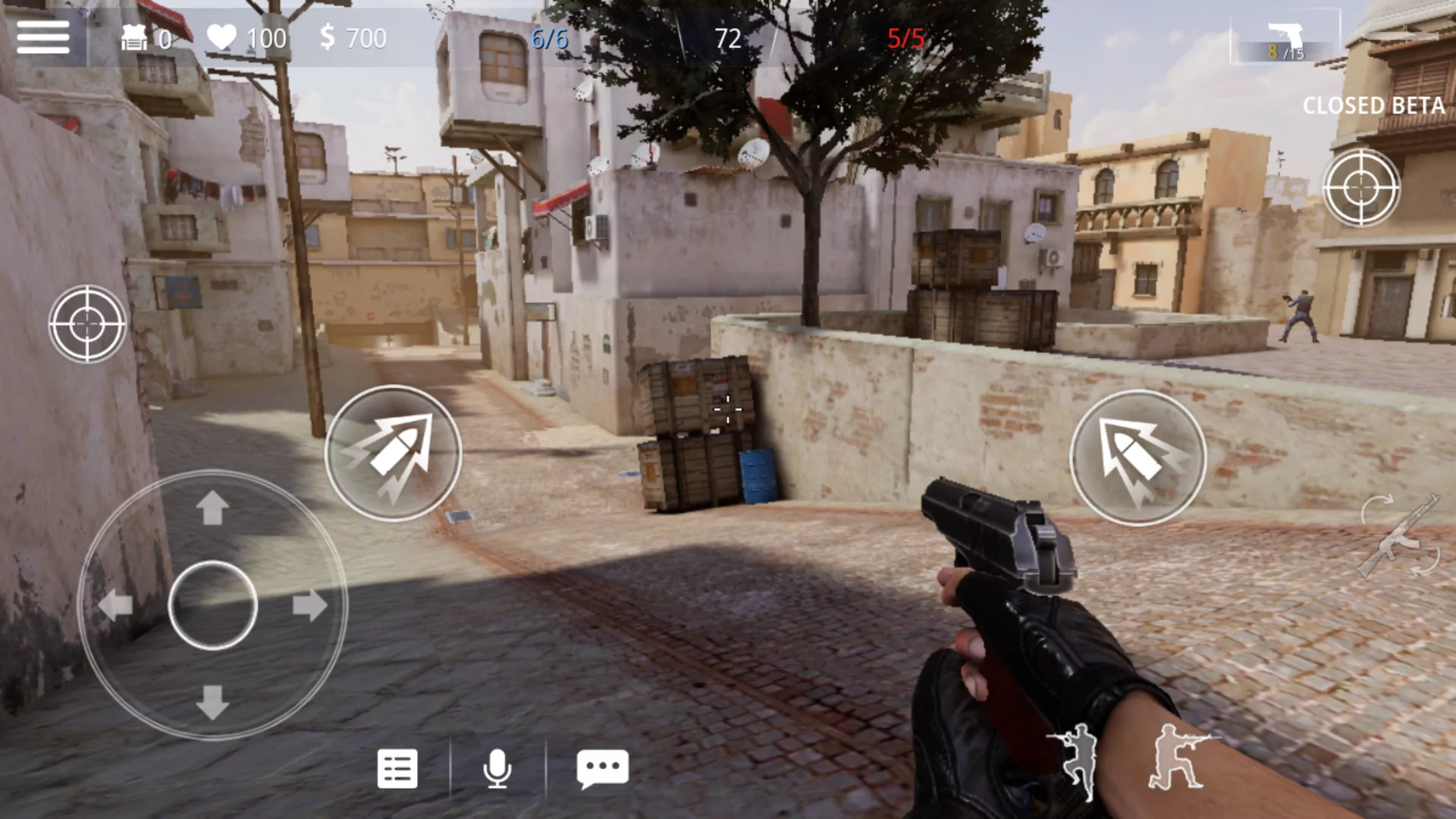Tap the joystick up arrow
1456x819 pixels.
click(212, 507)
